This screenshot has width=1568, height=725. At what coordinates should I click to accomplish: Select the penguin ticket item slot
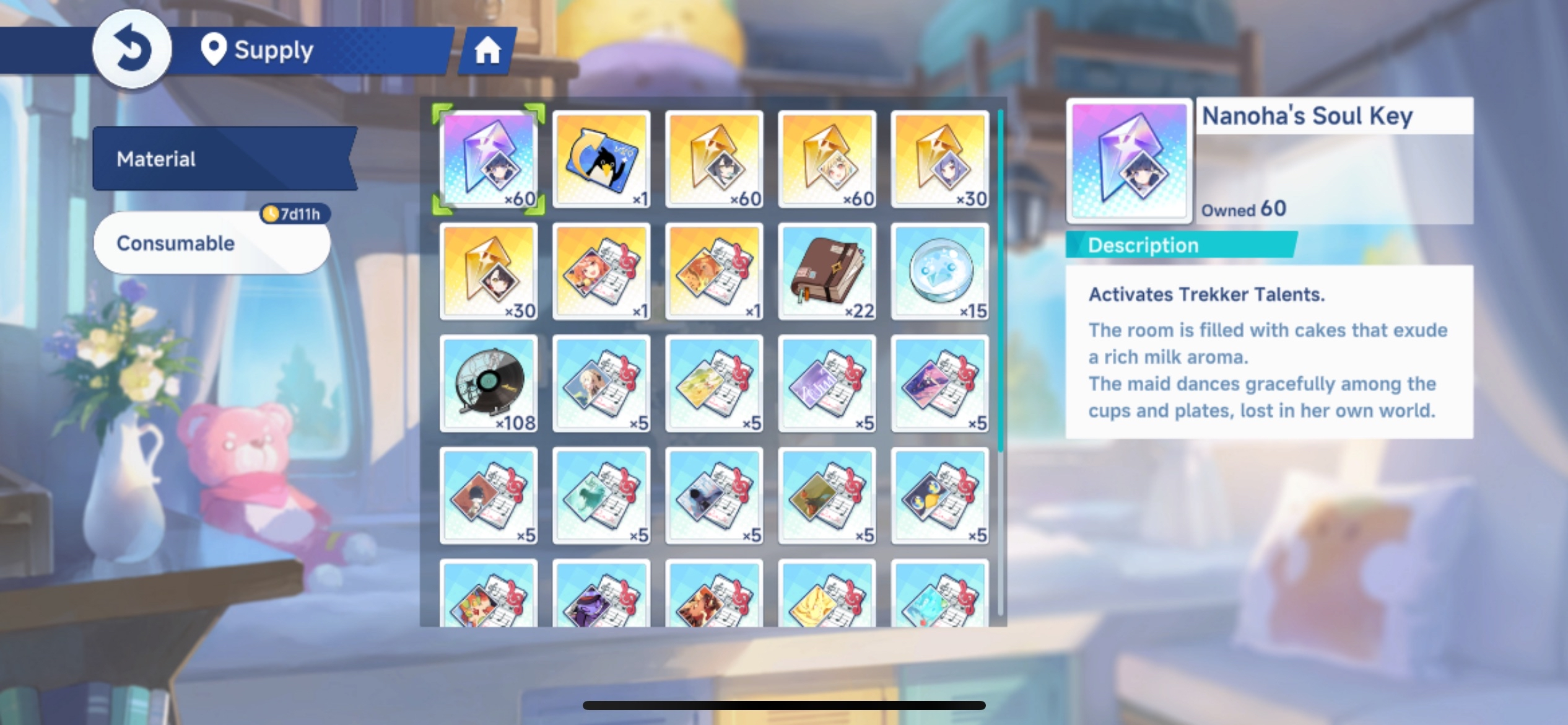coord(601,159)
